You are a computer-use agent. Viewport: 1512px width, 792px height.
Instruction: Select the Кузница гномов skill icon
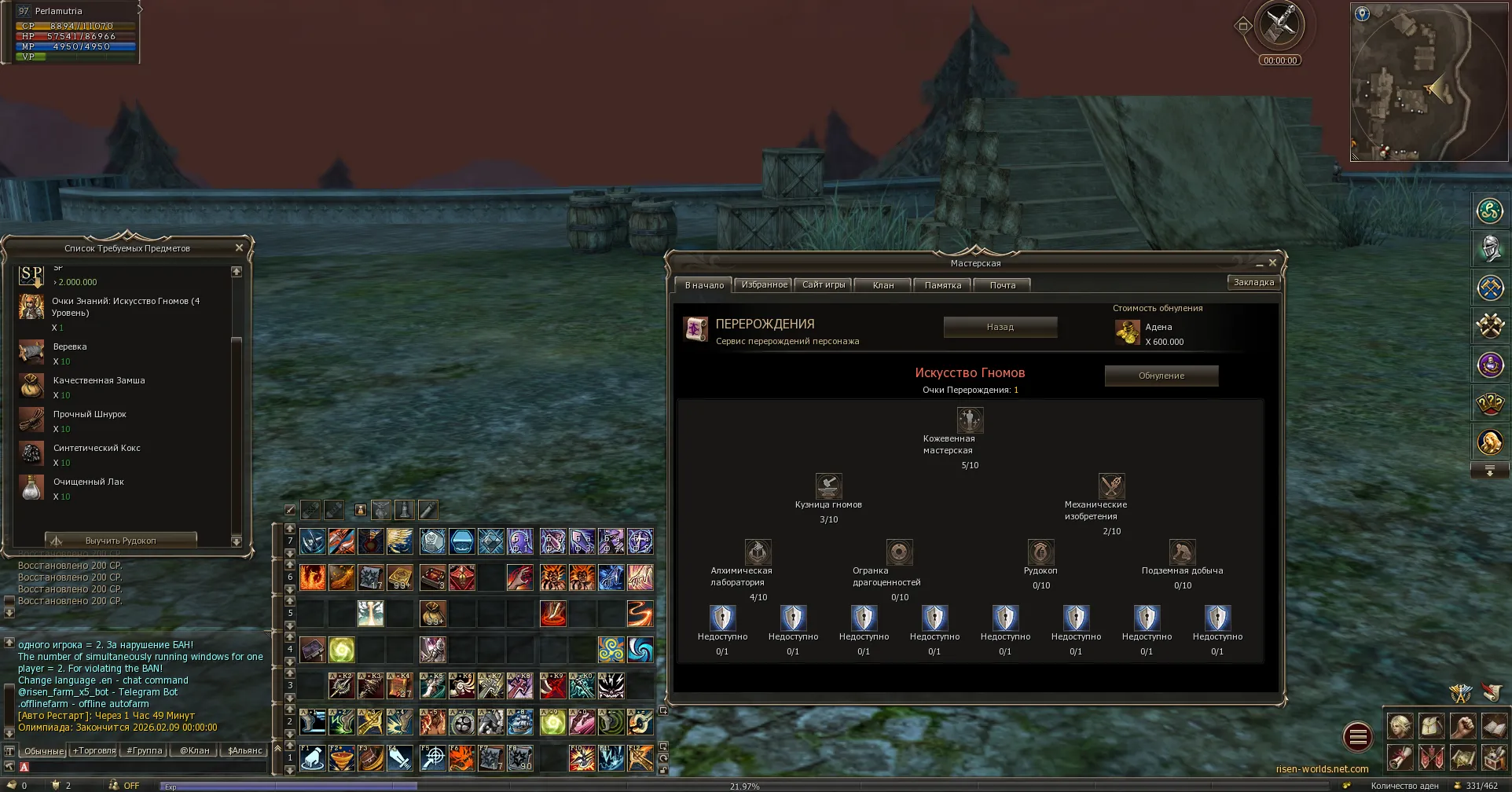(828, 486)
